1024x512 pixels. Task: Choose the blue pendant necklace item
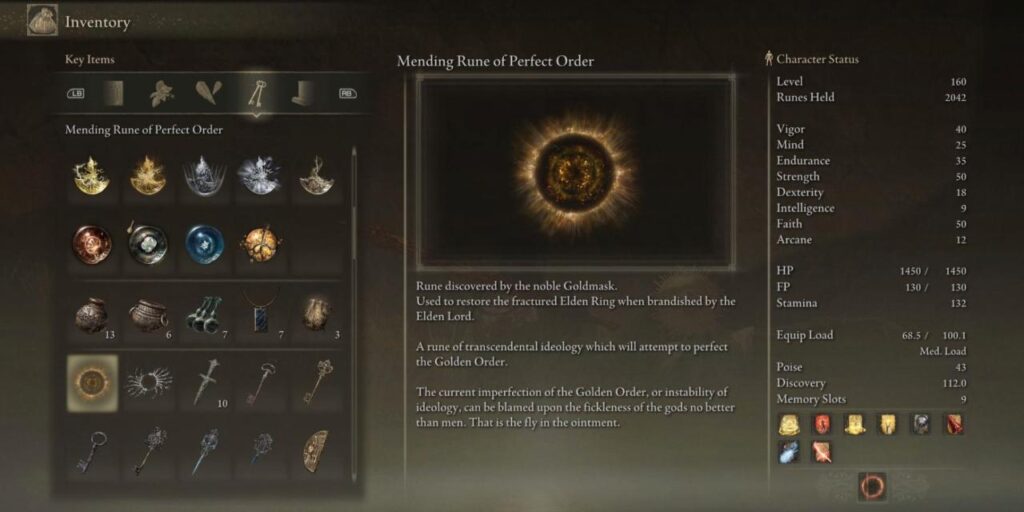point(259,314)
